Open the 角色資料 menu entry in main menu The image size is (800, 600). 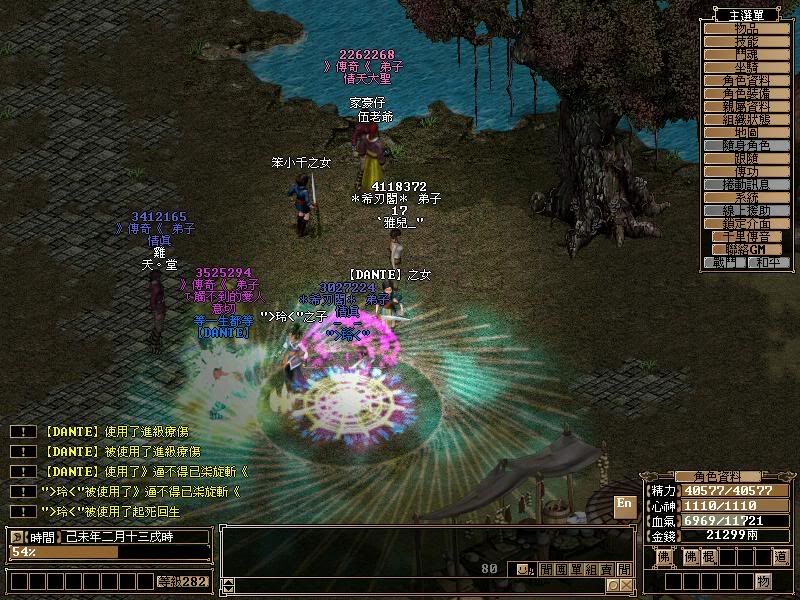(747, 80)
